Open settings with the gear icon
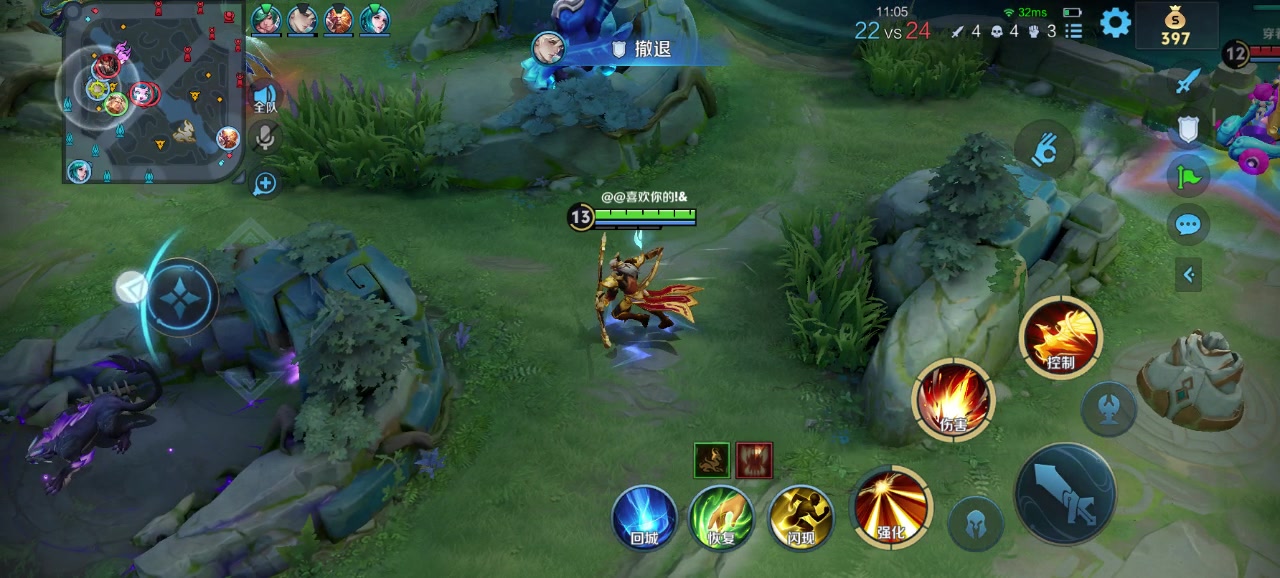 [1115, 22]
